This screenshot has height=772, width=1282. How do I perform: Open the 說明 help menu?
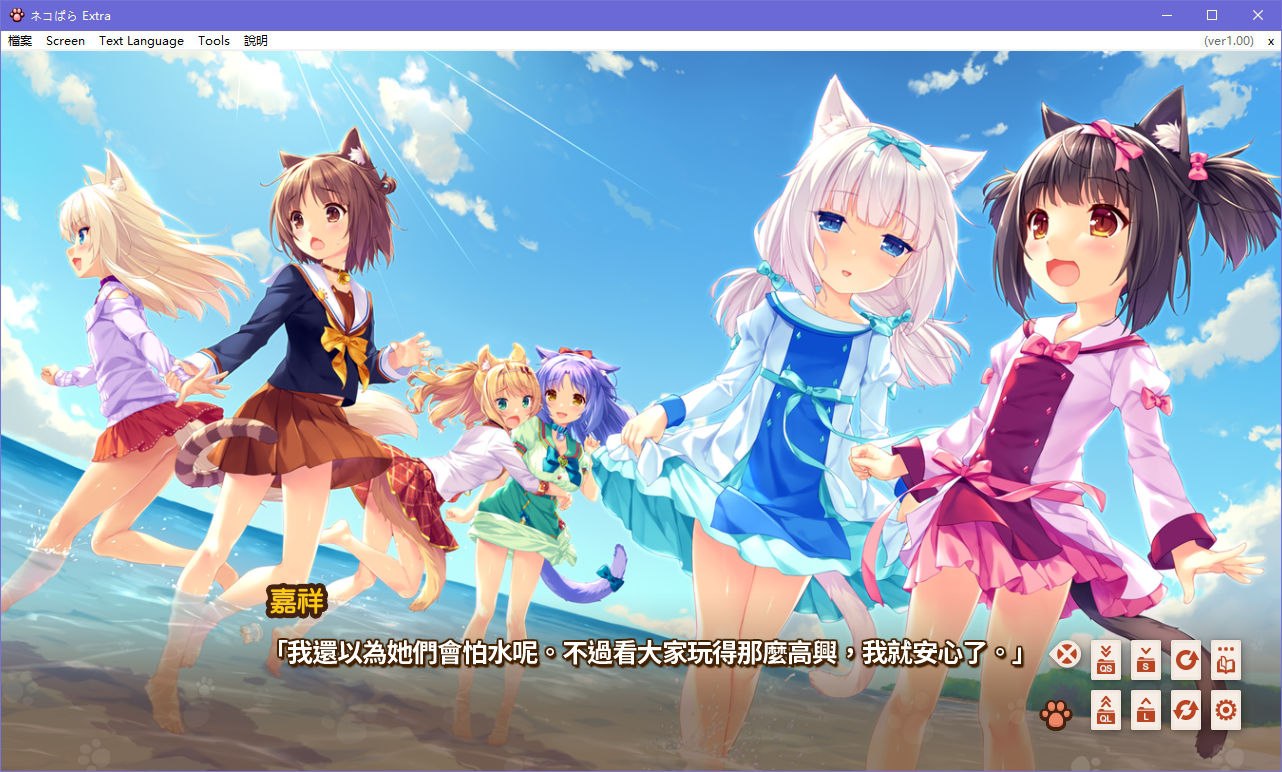point(255,40)
